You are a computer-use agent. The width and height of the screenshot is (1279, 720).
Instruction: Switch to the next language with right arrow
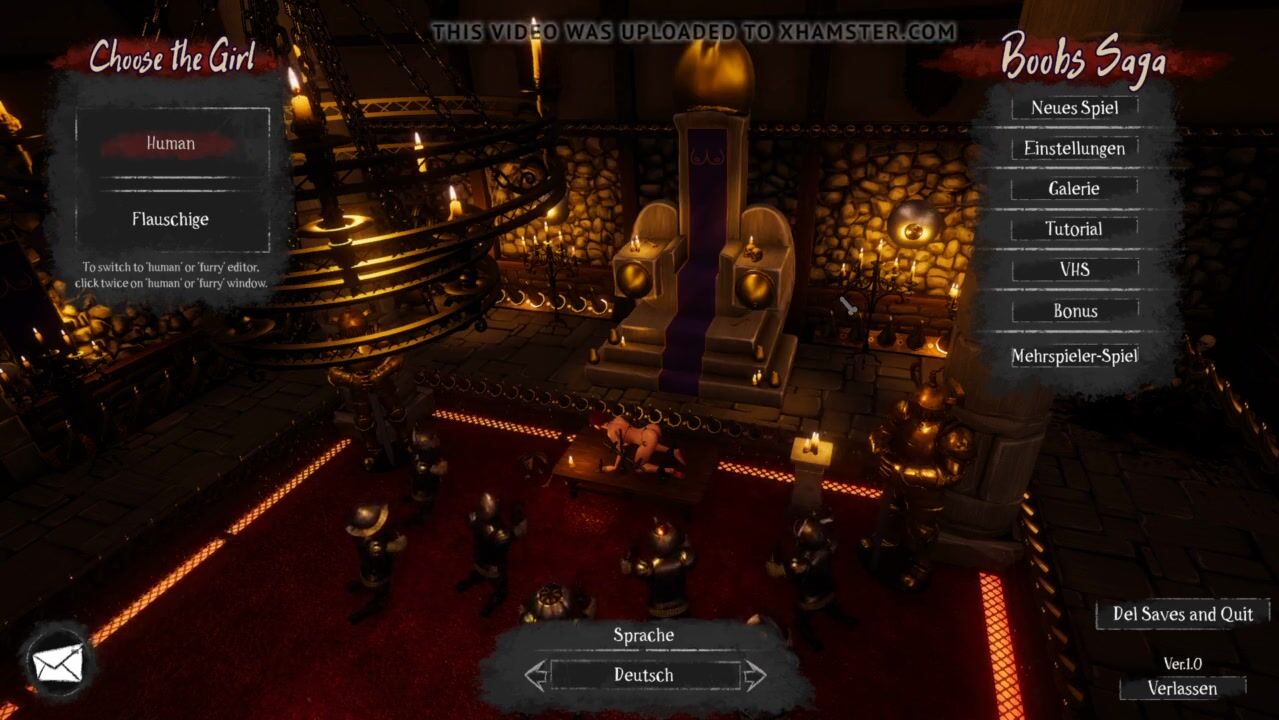[754, 675]
